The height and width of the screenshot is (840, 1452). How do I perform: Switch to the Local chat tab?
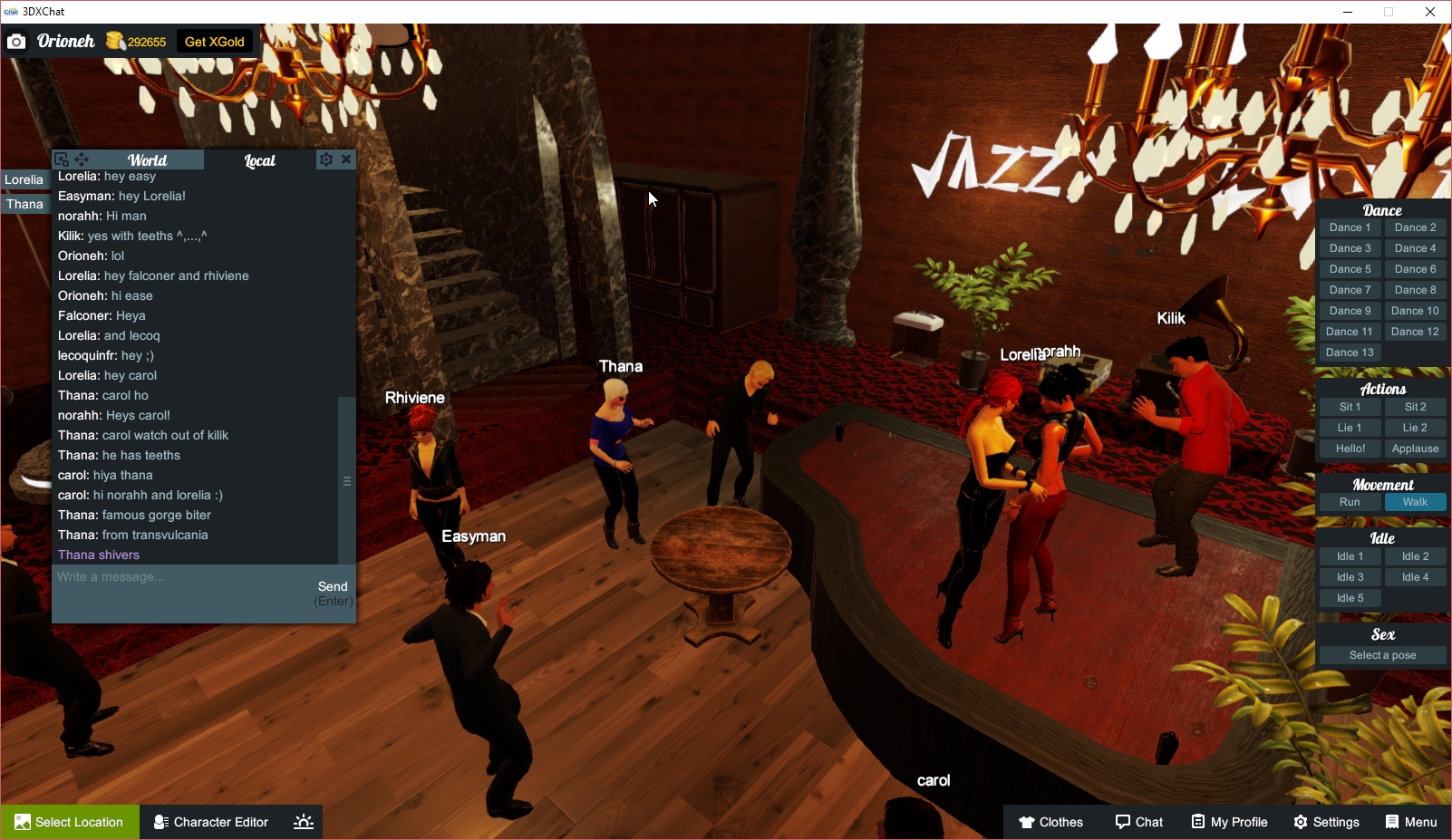pos(259,159)
